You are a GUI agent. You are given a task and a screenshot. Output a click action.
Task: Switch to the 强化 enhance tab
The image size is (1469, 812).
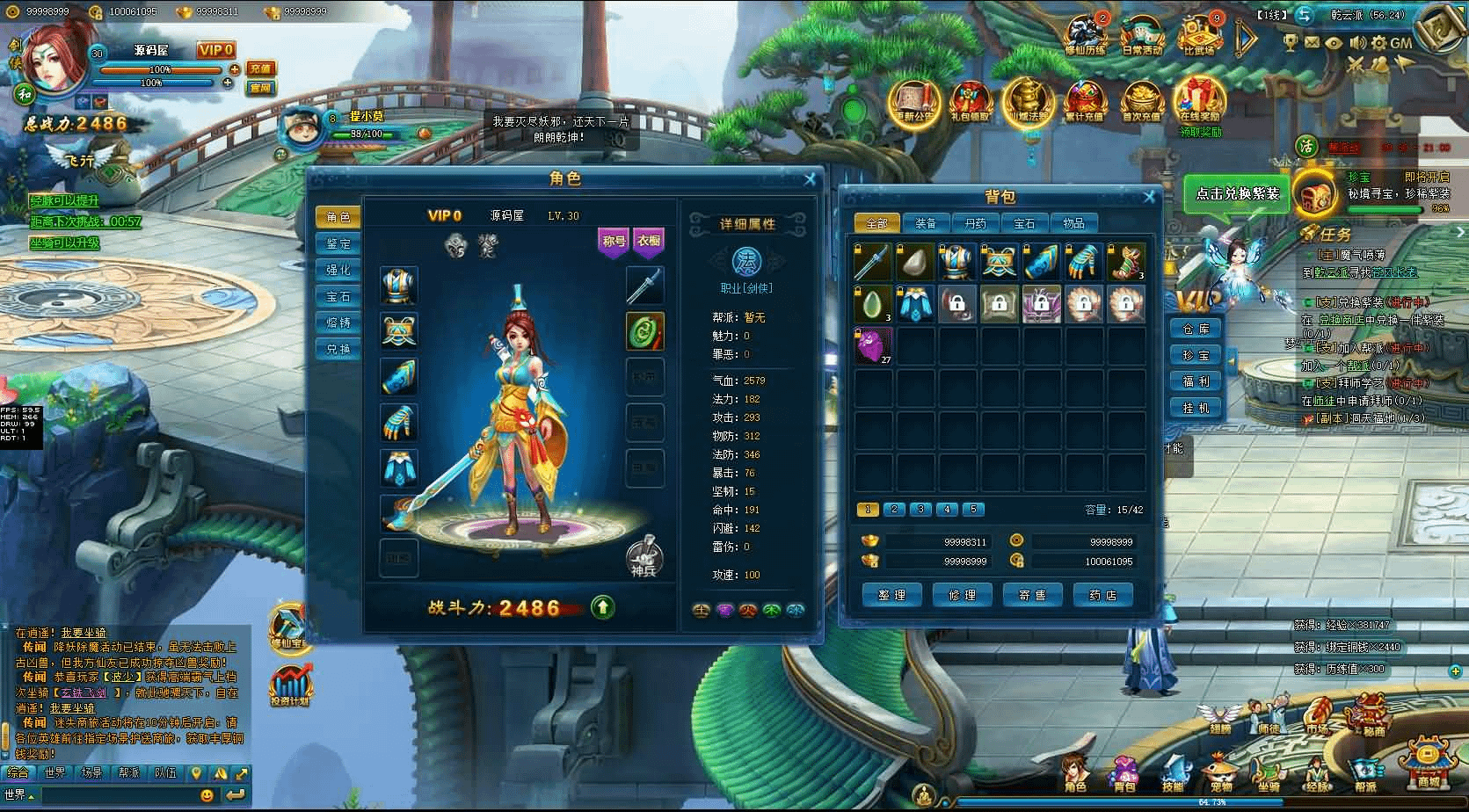(338, 270)
